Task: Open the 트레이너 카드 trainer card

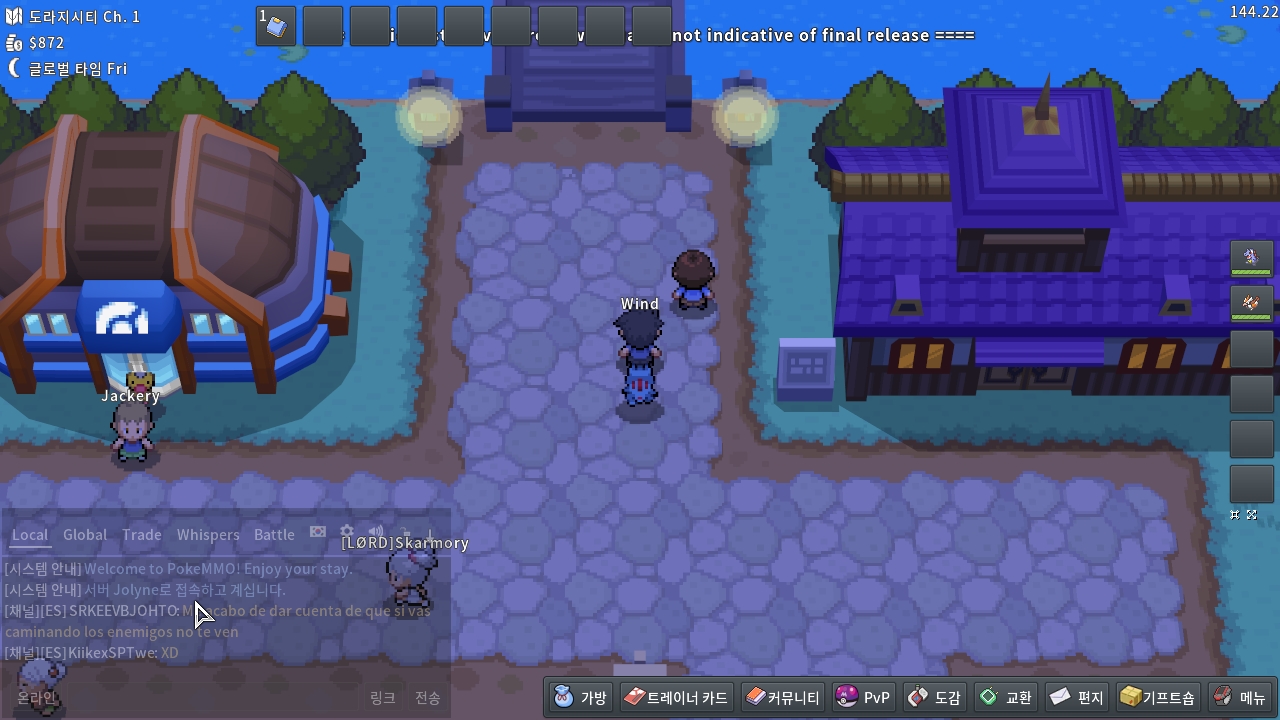Action: (x=677, y=697)
